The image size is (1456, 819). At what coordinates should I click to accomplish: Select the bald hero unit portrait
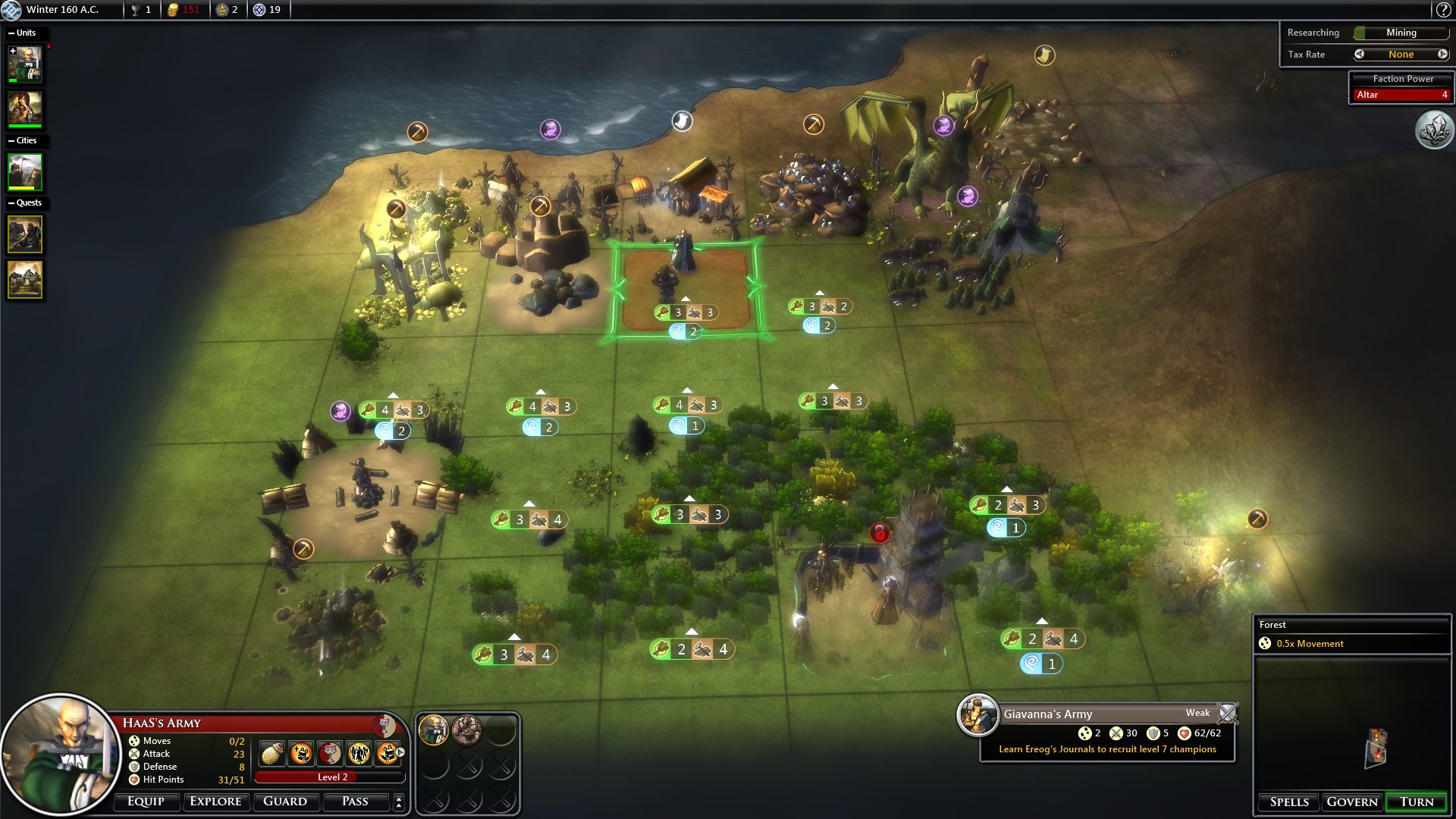click(25, 65)
